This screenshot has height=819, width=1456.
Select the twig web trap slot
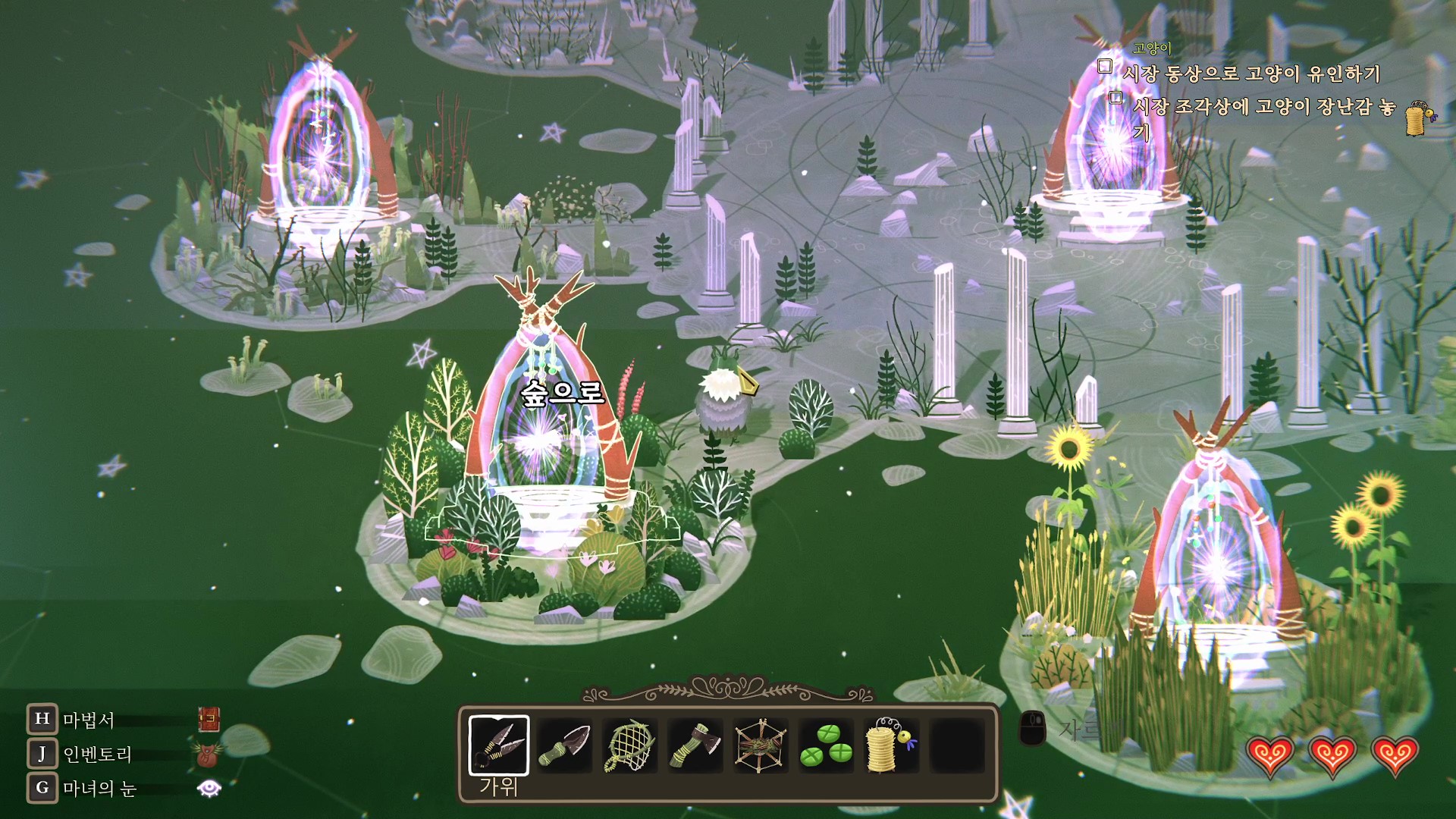760,745
